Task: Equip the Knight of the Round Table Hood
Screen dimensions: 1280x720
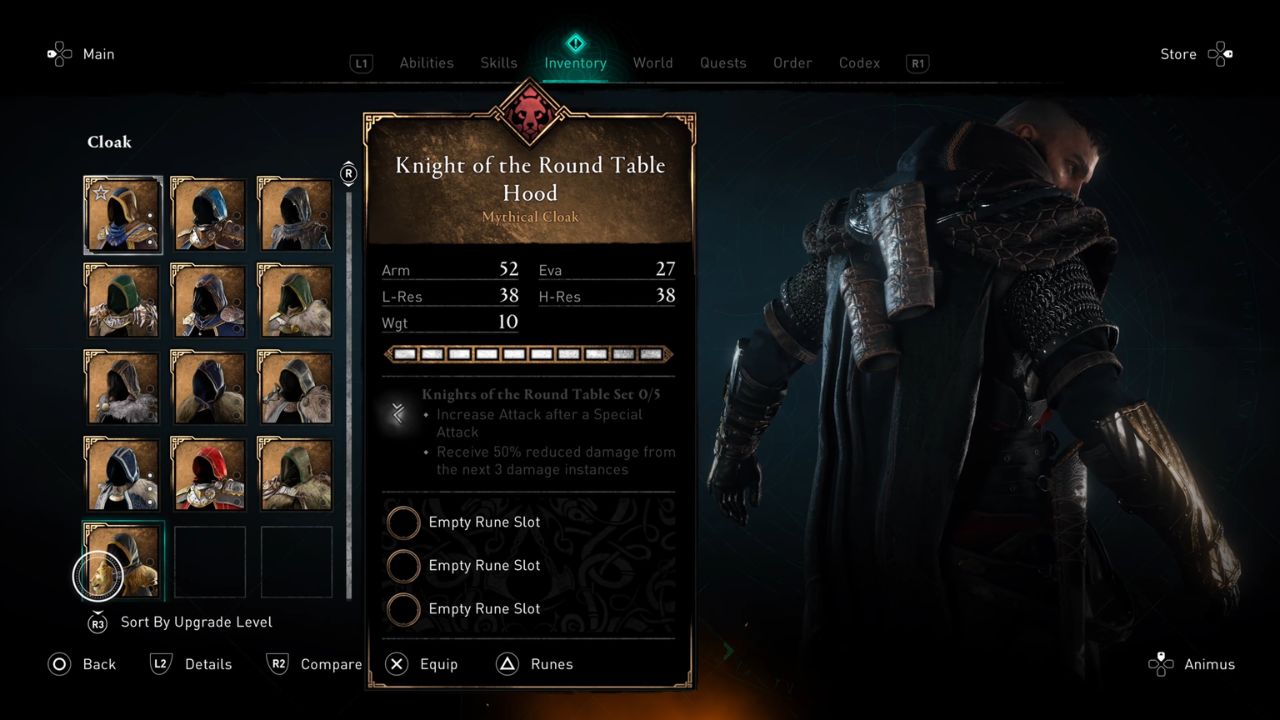Action: click(398, 664)
